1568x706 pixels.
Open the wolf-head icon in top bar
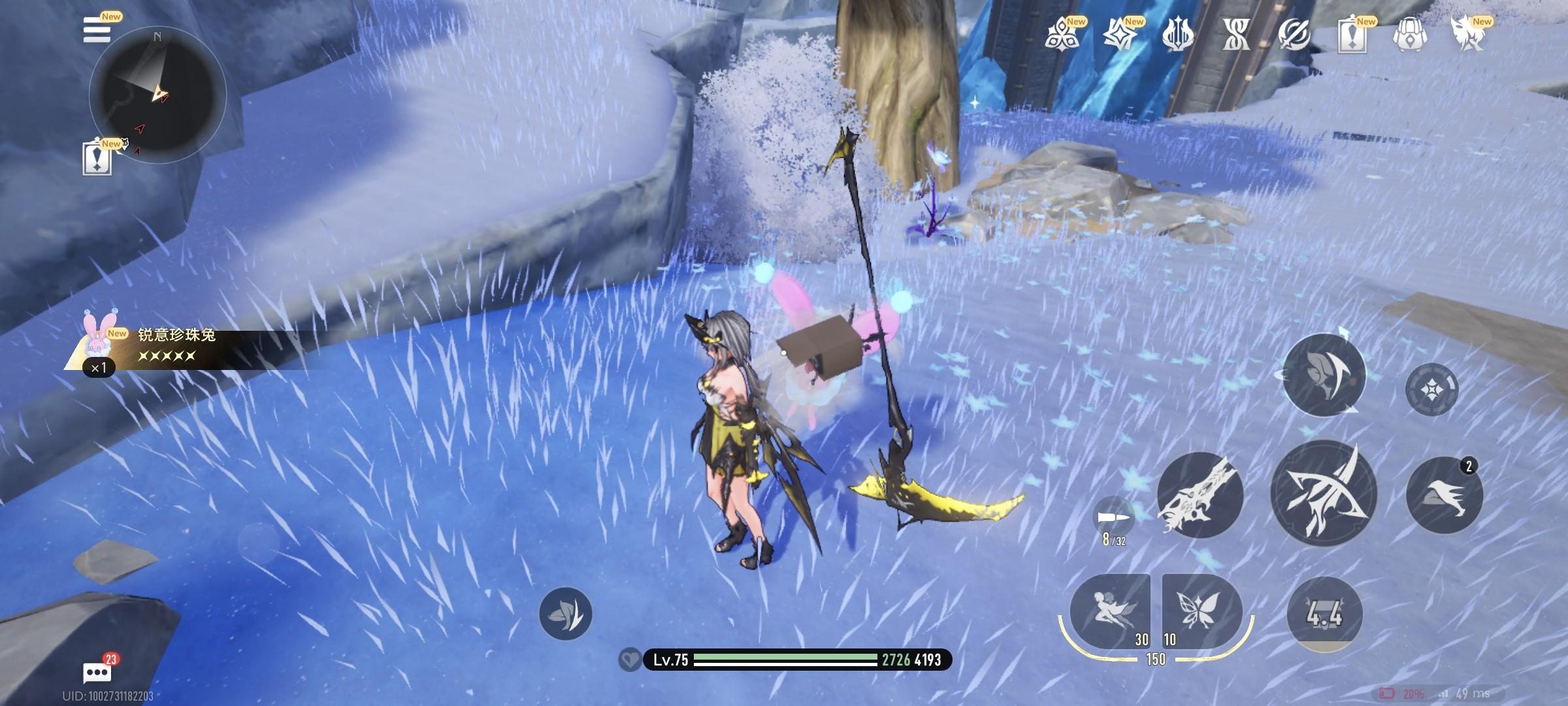tap(1467, 34)
